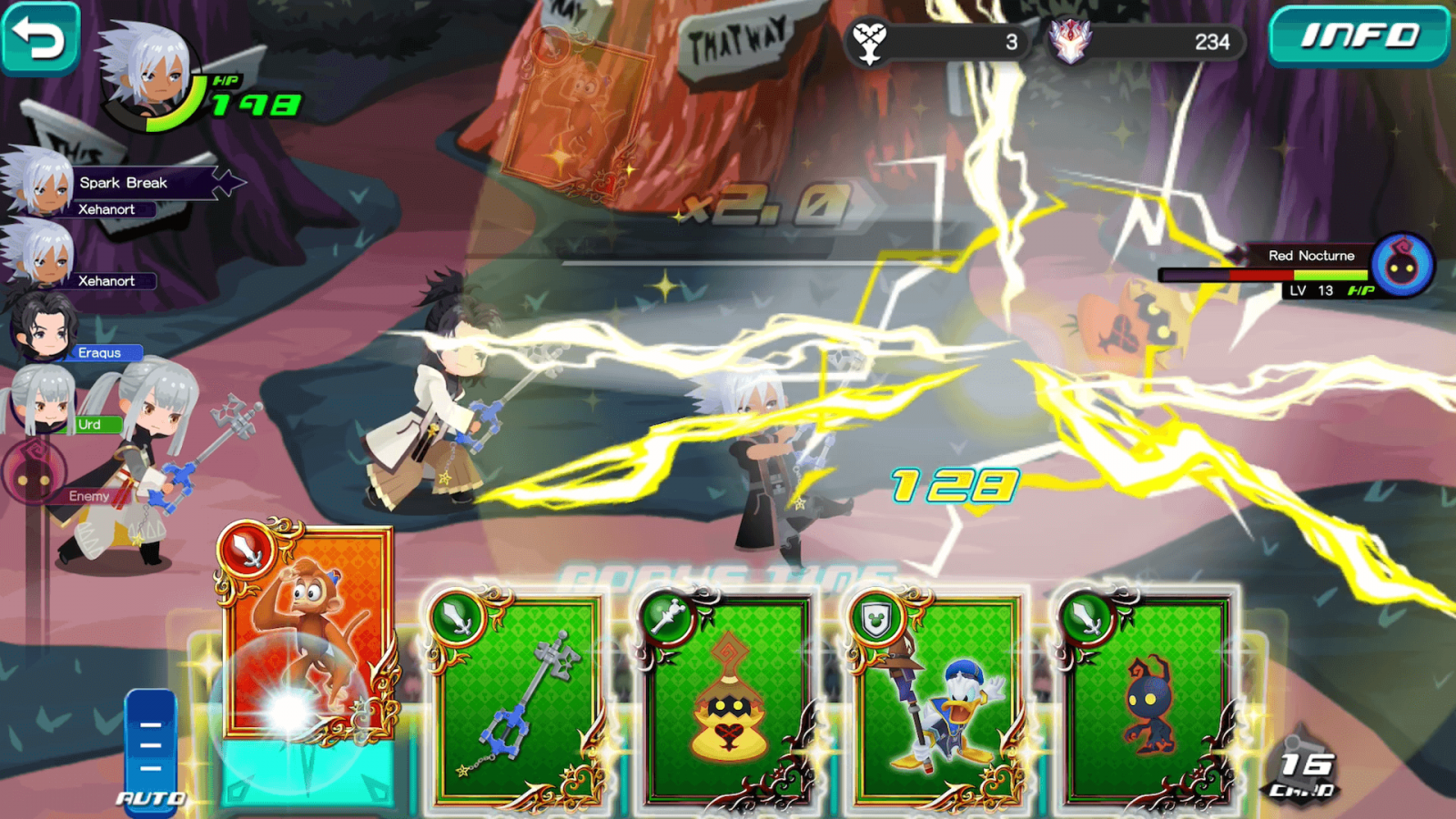
Task: Select Eraqus in the turn order
Action: pos(73,337)
